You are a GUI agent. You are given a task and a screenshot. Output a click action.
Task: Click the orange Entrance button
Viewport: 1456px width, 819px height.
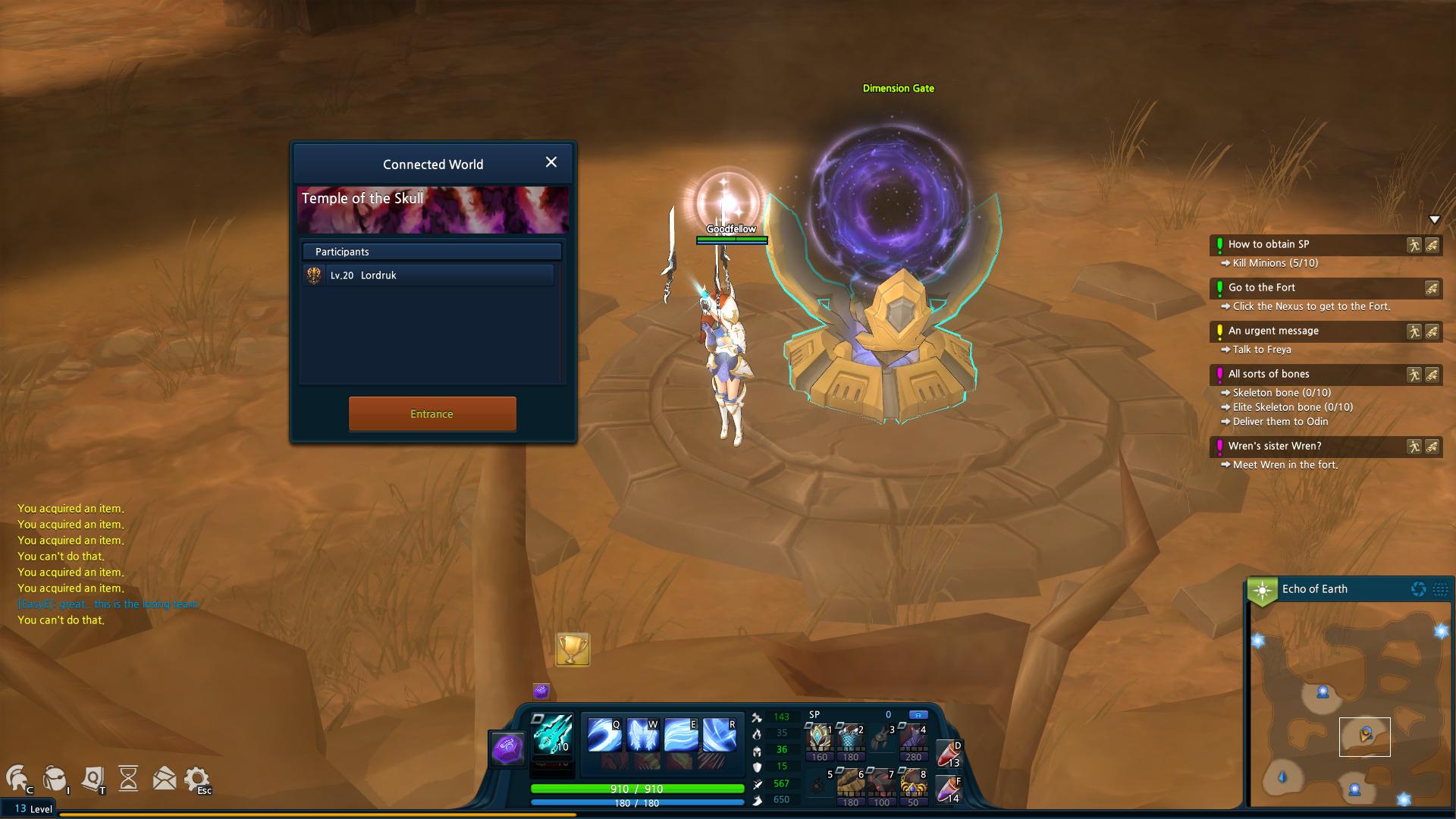tap(432, 414)
